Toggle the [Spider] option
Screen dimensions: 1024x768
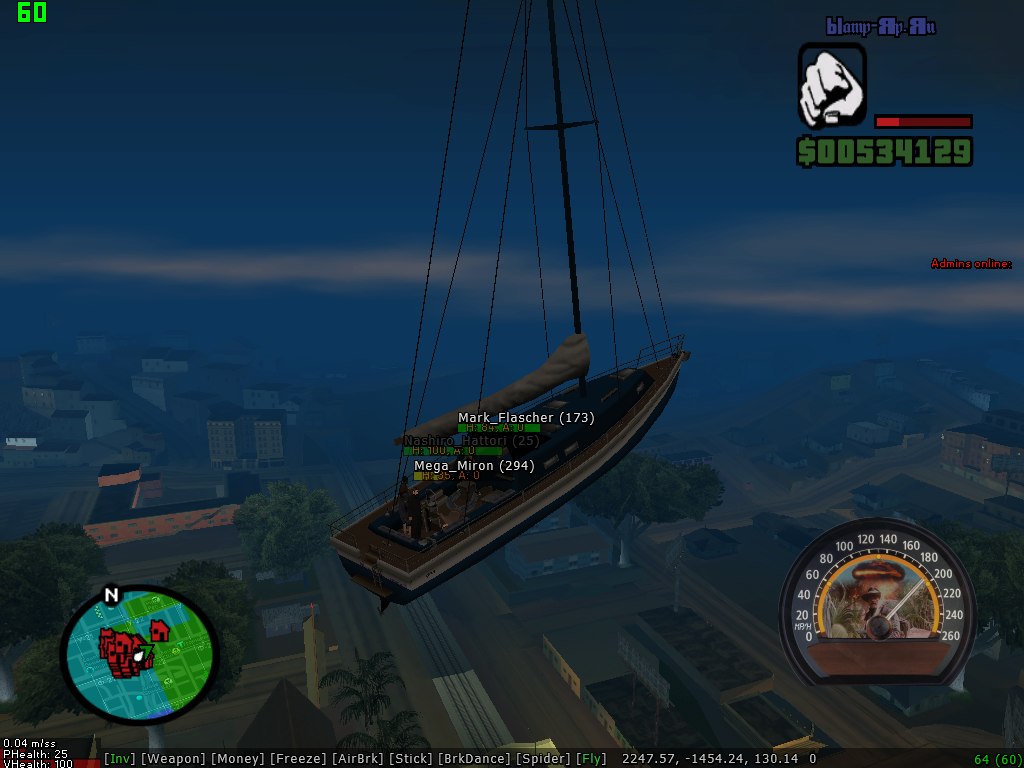coord(543,759)
